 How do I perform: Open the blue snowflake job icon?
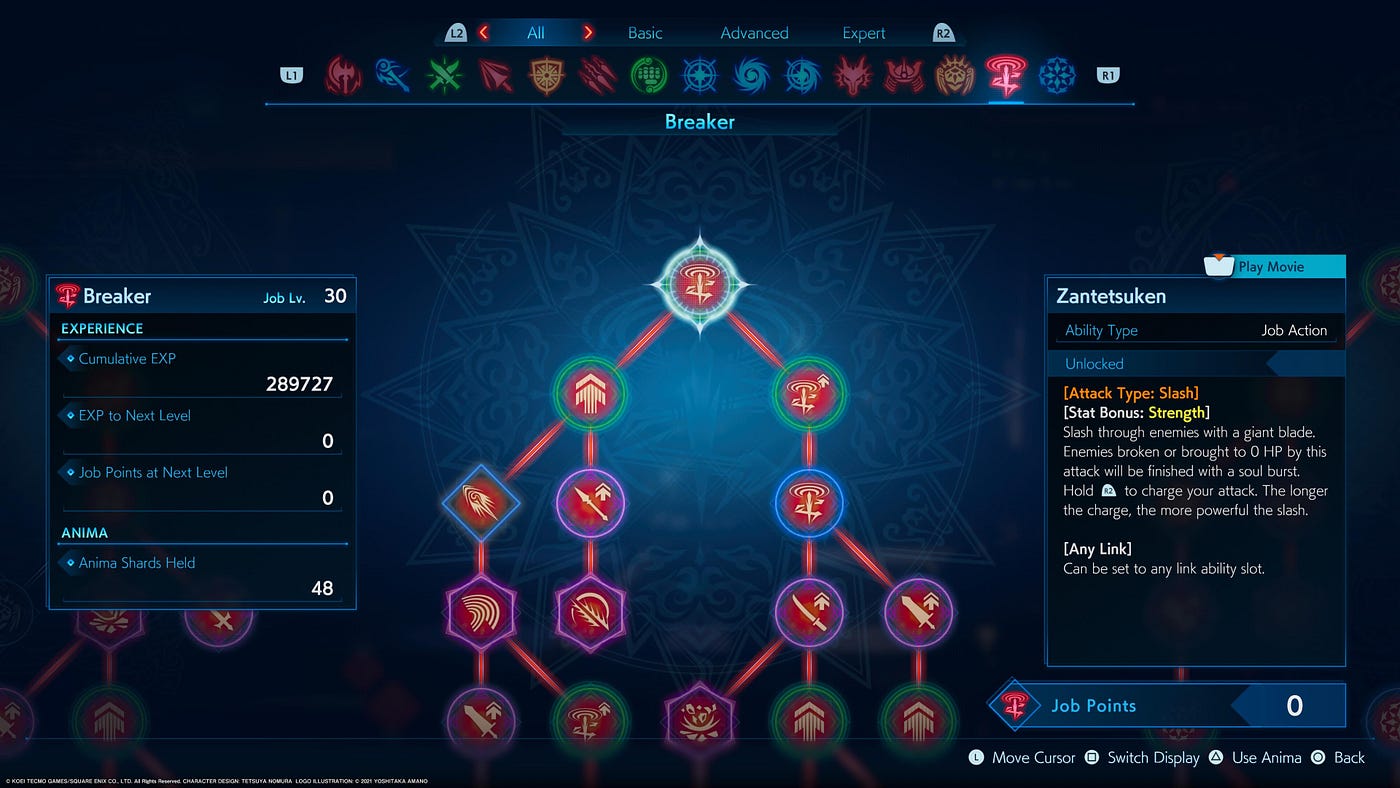point(1057,75)
